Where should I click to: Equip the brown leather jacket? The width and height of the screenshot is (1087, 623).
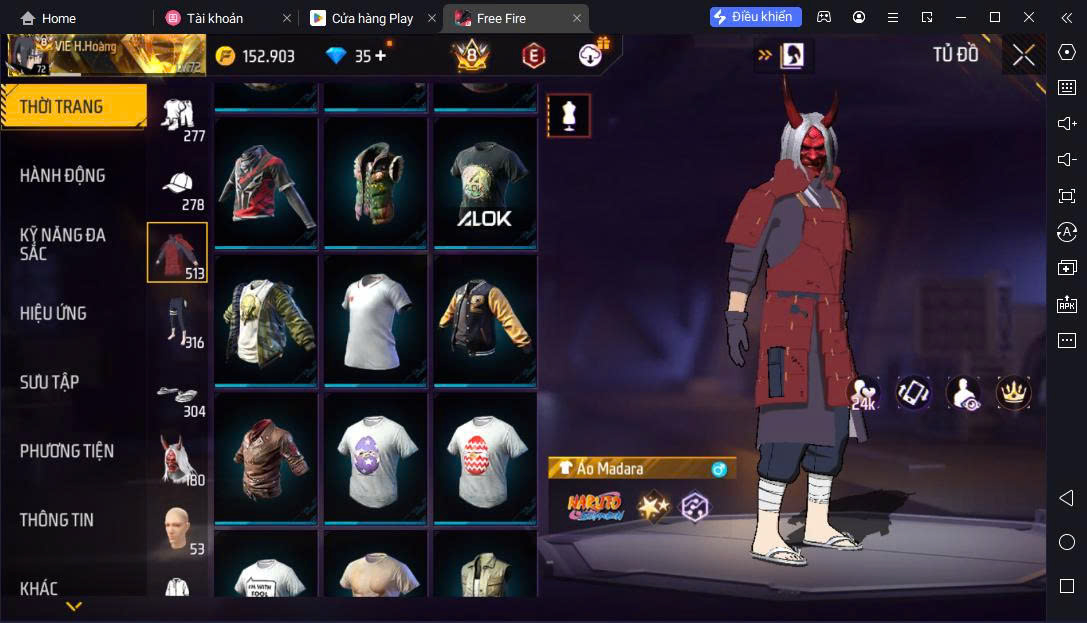click(266, 458)
